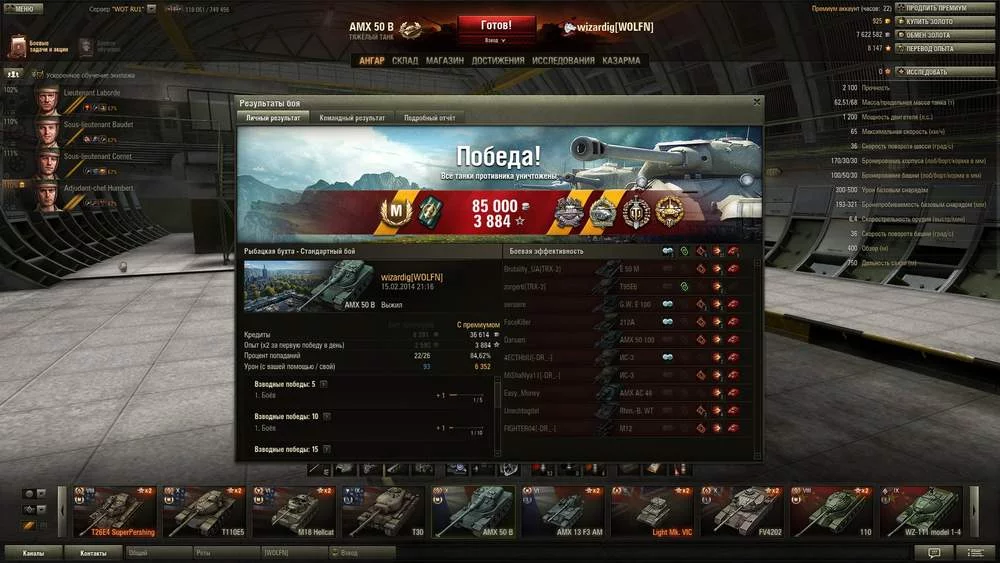Screen dimensions: 1000x563
Task: Open the Контакты panel
Action: point(93,552)
